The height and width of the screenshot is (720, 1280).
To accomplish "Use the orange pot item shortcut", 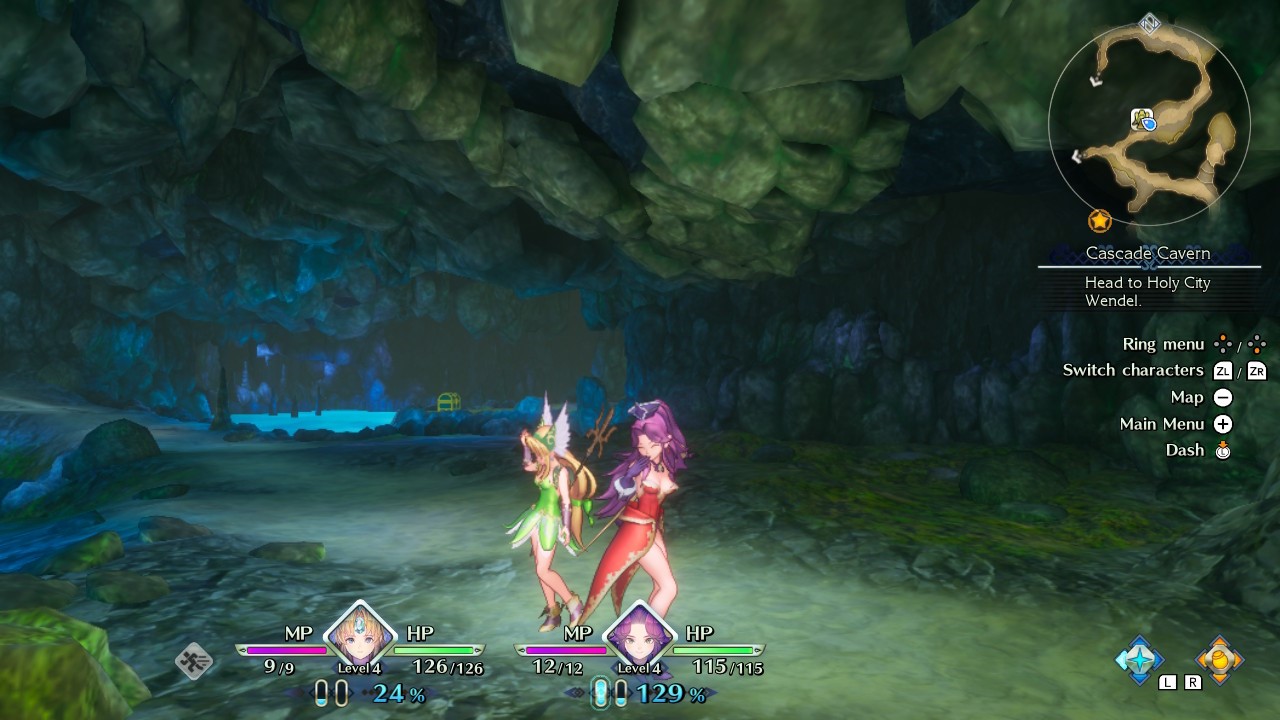I will pyautogui.click(x=1220, y=659).
